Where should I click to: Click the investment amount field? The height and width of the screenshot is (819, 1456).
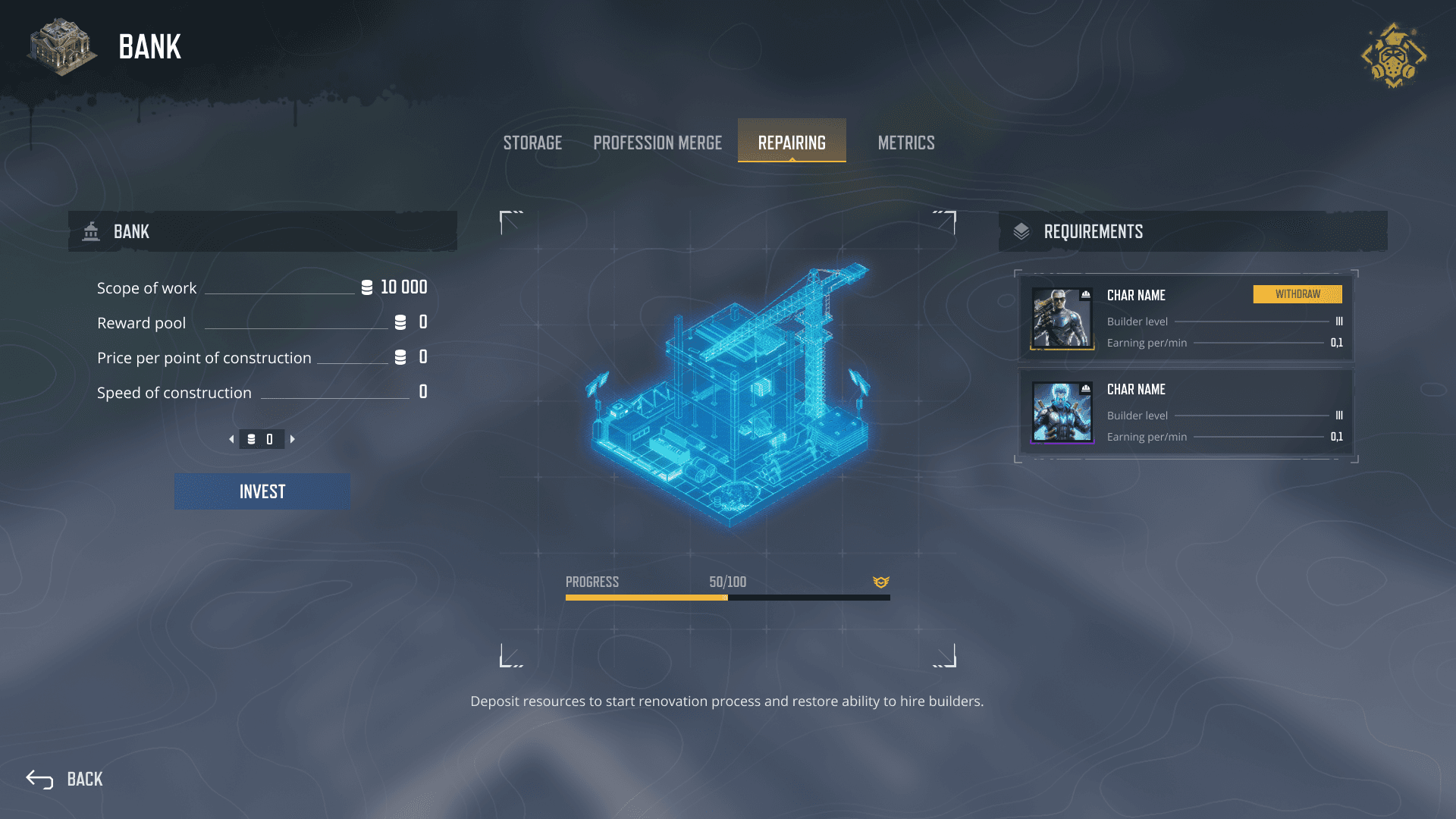(x=262, y=439)
